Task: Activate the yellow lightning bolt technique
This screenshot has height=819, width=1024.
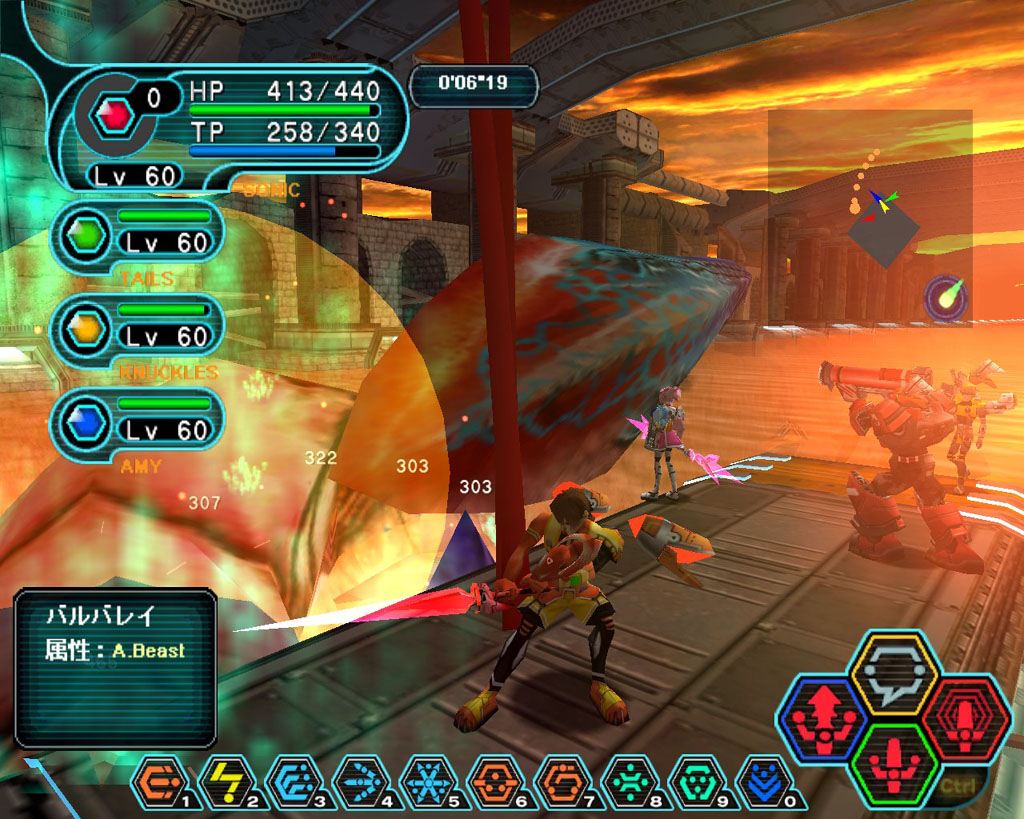Action: [x=227, y=782]
